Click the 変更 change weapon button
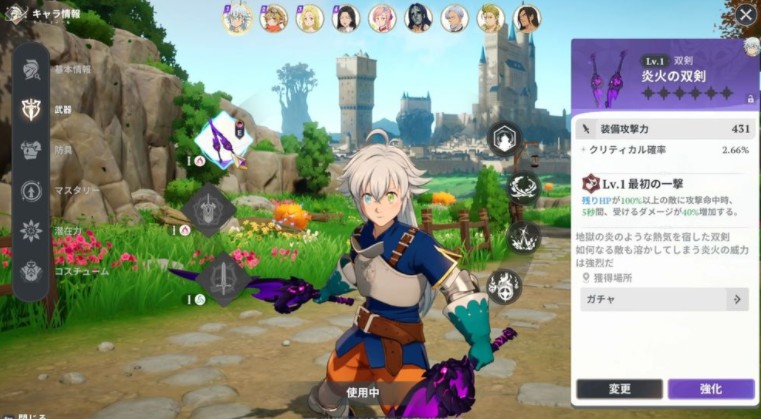Image resolution: width=761 pixels, height=419 pixels. [619, 389]
